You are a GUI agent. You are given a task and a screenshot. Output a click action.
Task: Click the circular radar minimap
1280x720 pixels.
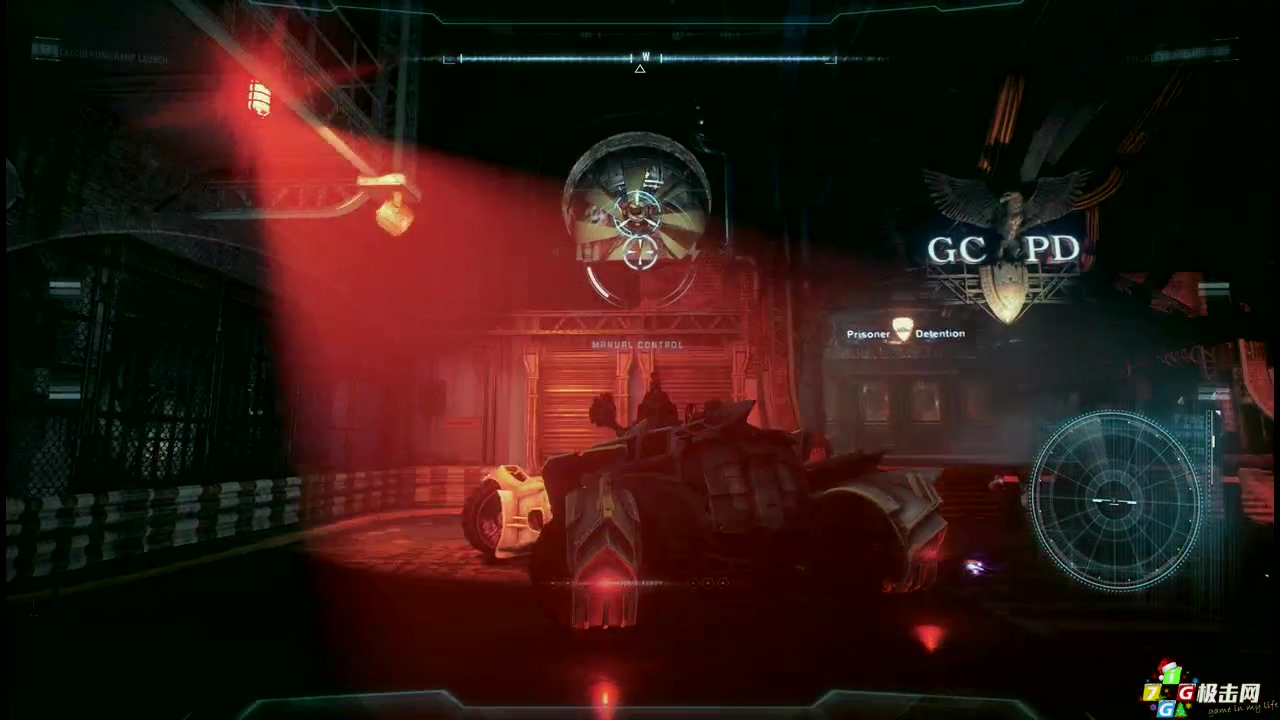[1114, 499]
